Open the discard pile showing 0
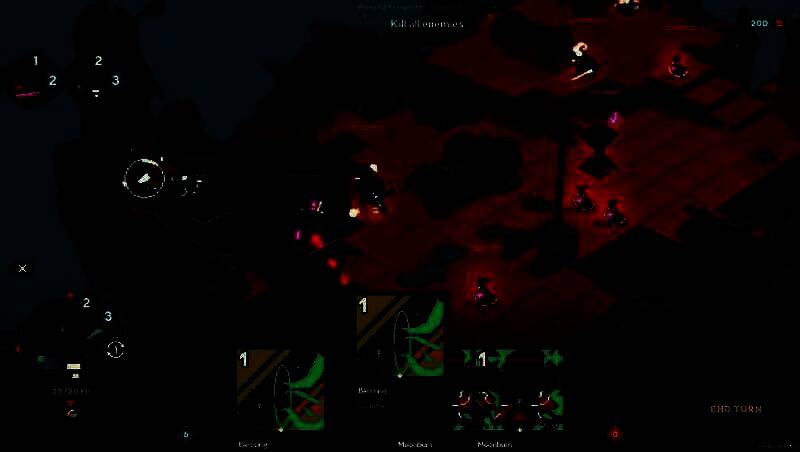 click(x=615, y=434)
